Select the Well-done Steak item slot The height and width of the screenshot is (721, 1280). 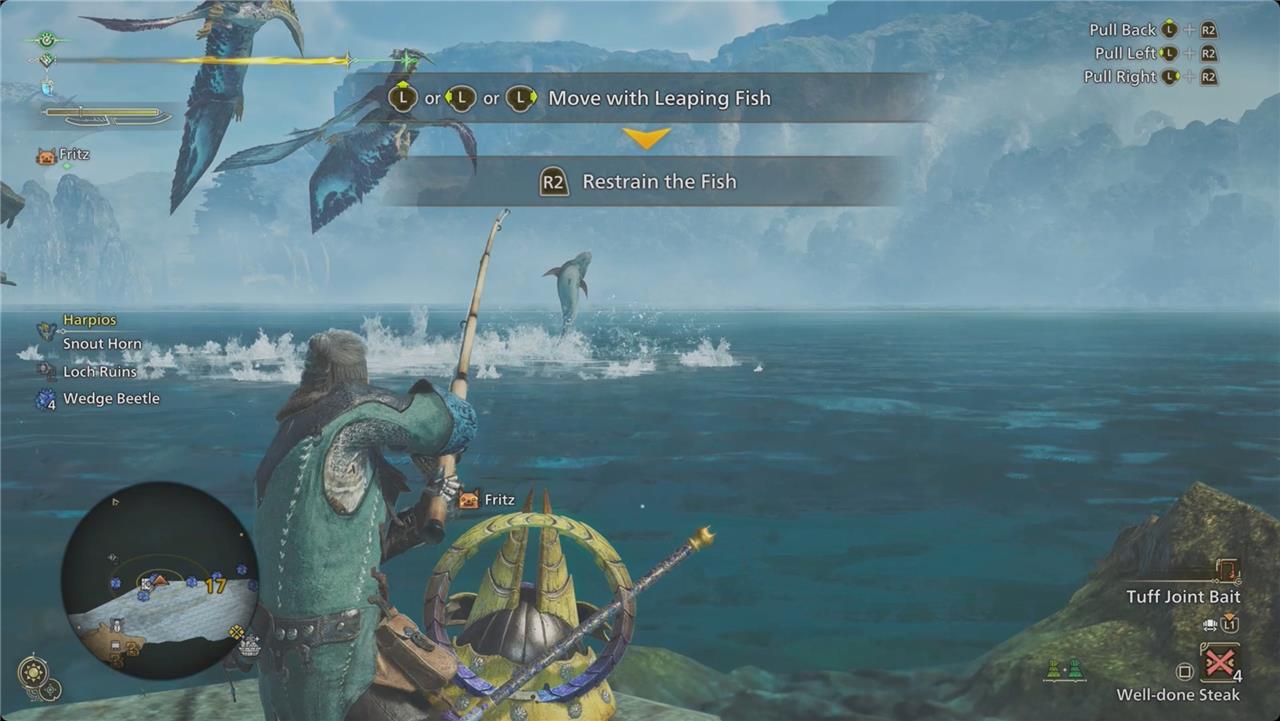coord(1220,663)
